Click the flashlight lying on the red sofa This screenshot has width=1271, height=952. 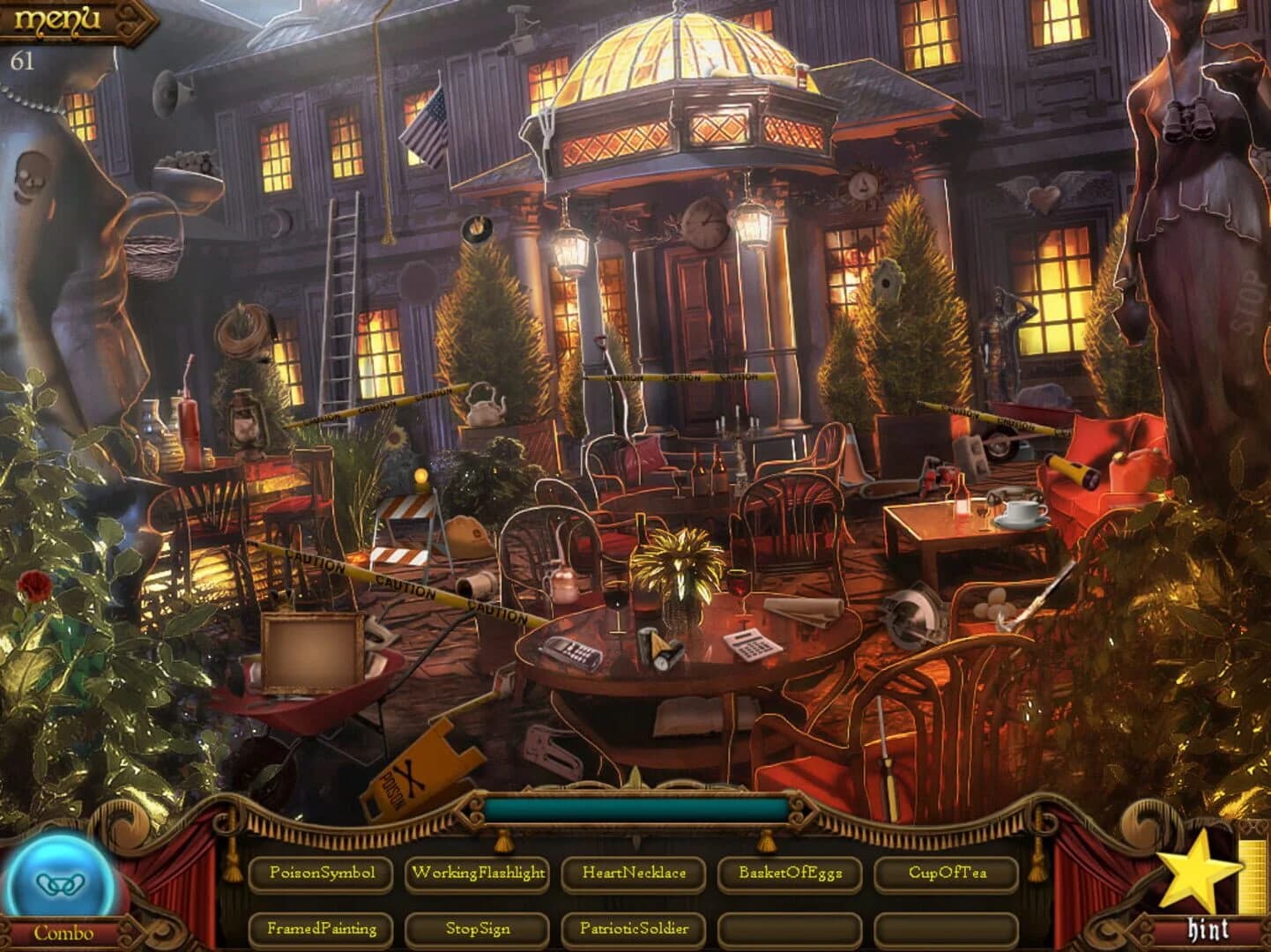click(1074, 470)
